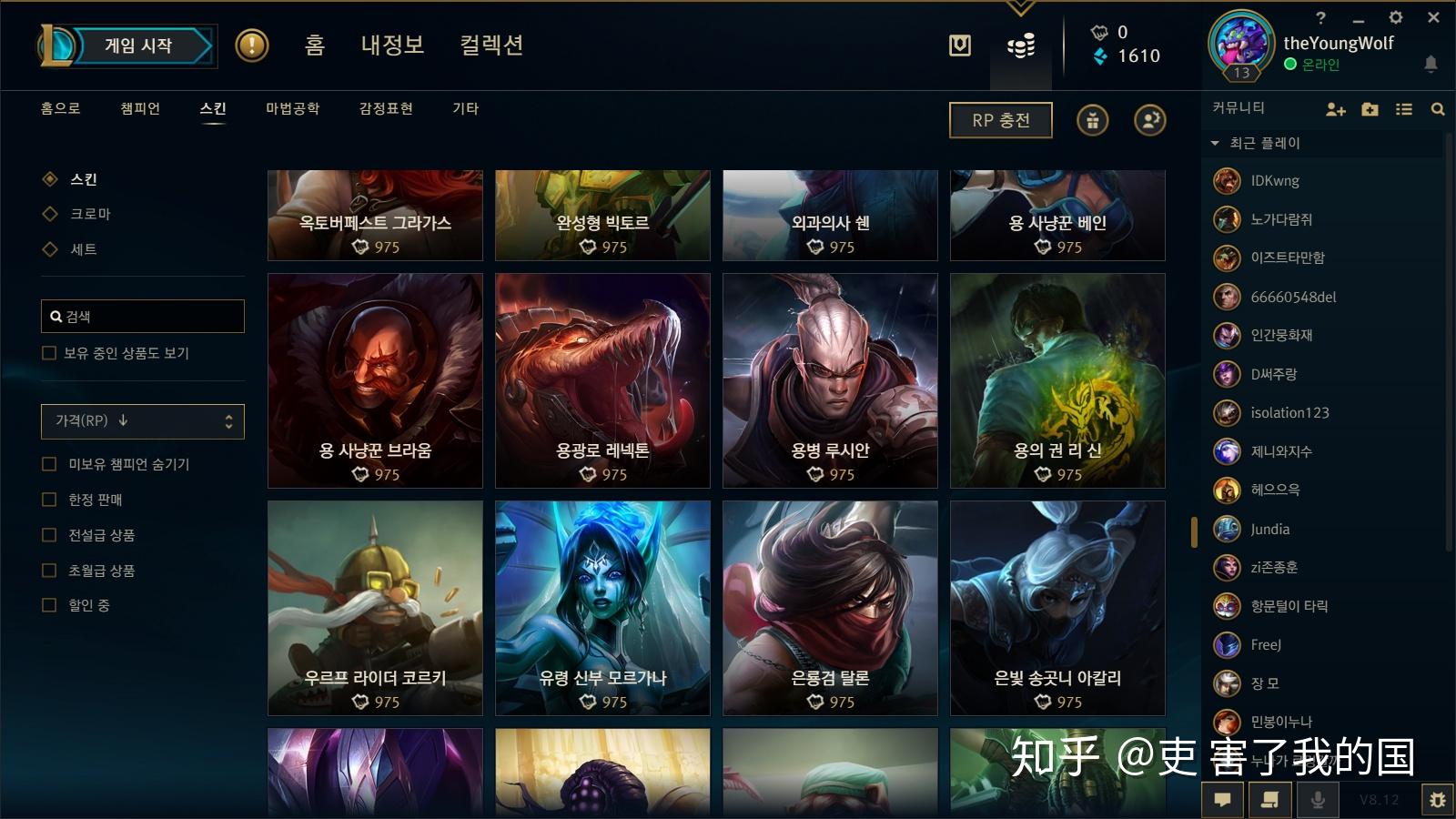Image resolution: width=1456 pixels, height=819 pixels.
Task: Click the RP 충전 button
Action: (1000, 119)
